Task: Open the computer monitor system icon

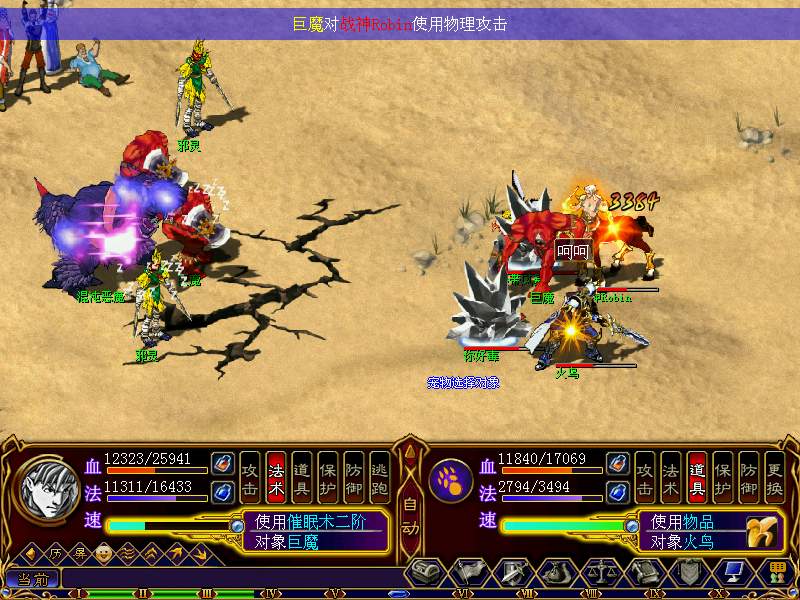Action: [733, 572]
